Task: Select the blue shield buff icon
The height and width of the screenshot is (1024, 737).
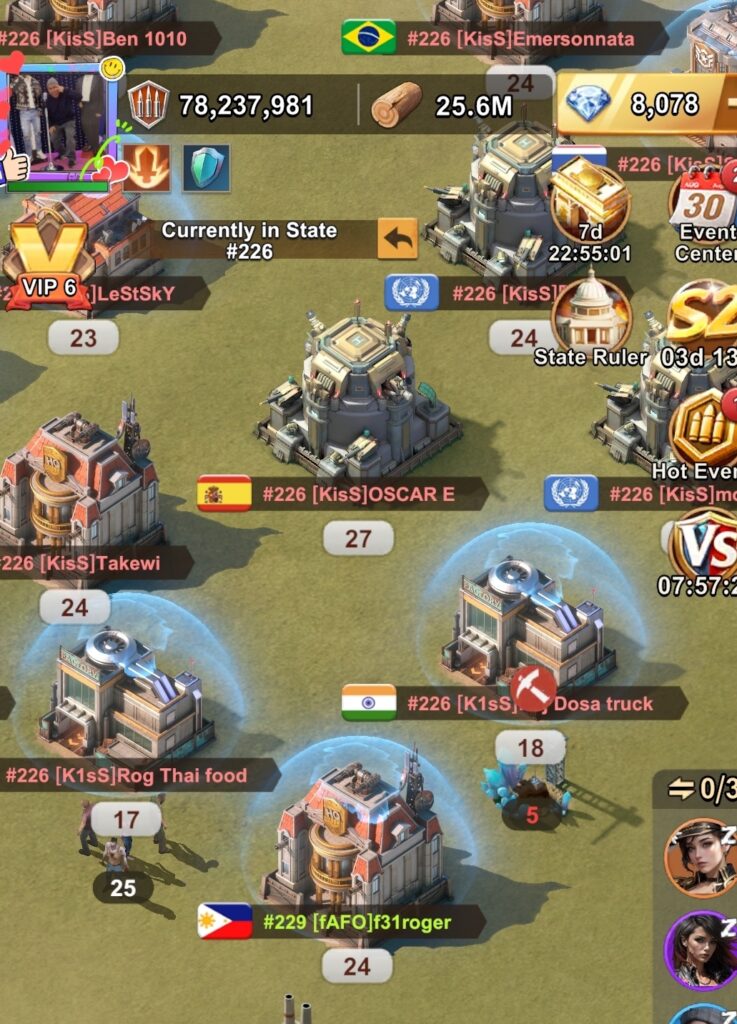Action: (206, 167)
